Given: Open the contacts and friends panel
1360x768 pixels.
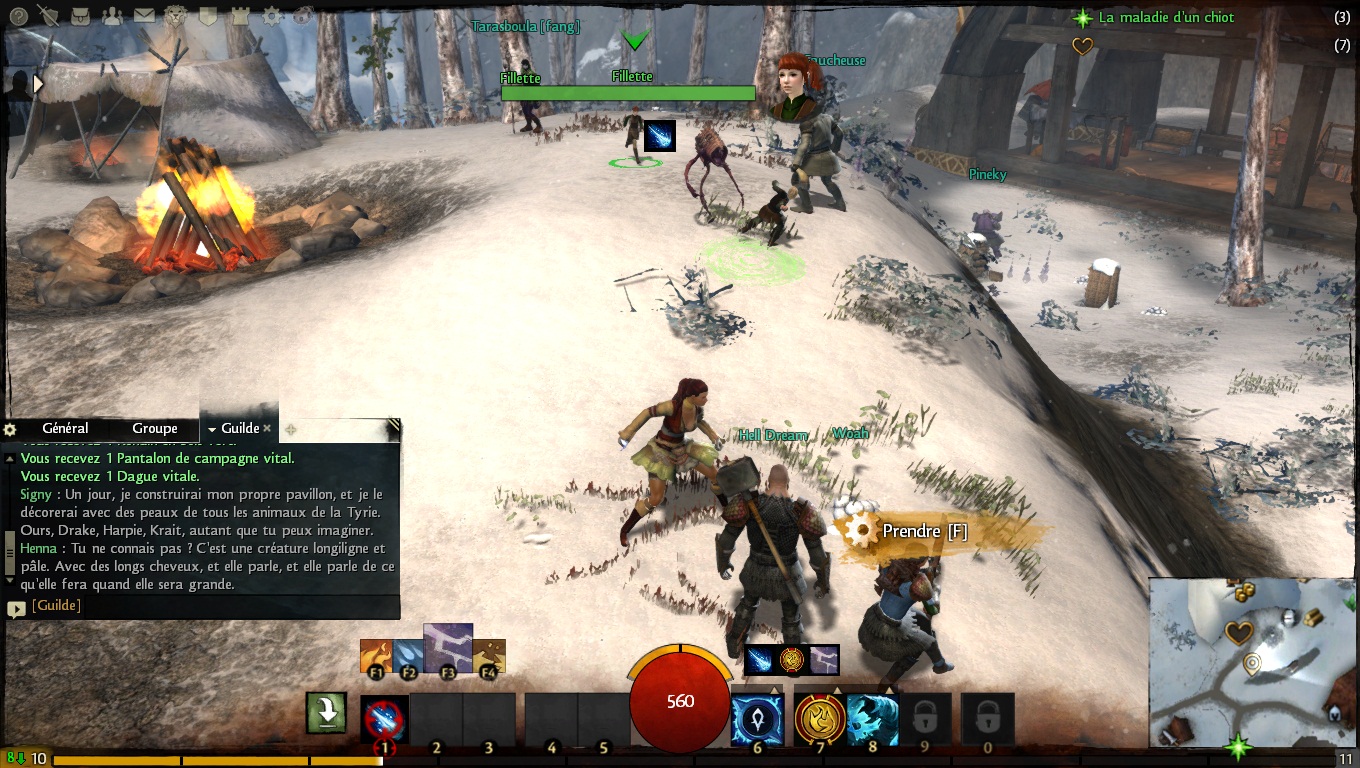Looking at the screenshot, I should point(112,15).
